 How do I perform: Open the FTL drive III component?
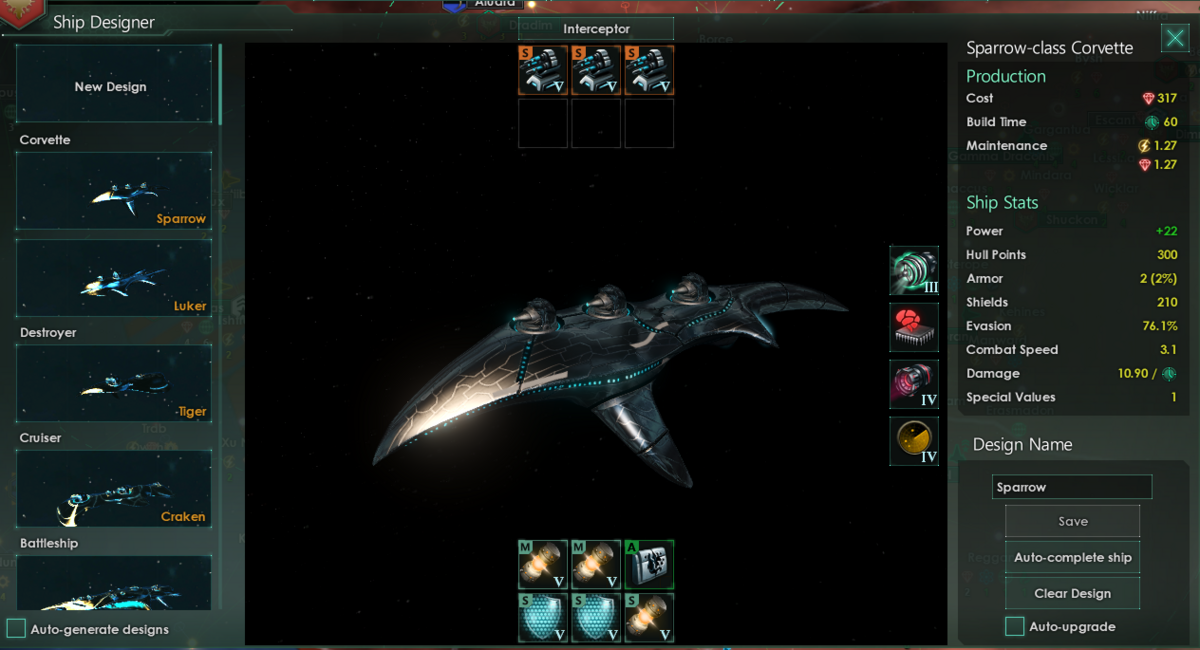tap(914, 271)
